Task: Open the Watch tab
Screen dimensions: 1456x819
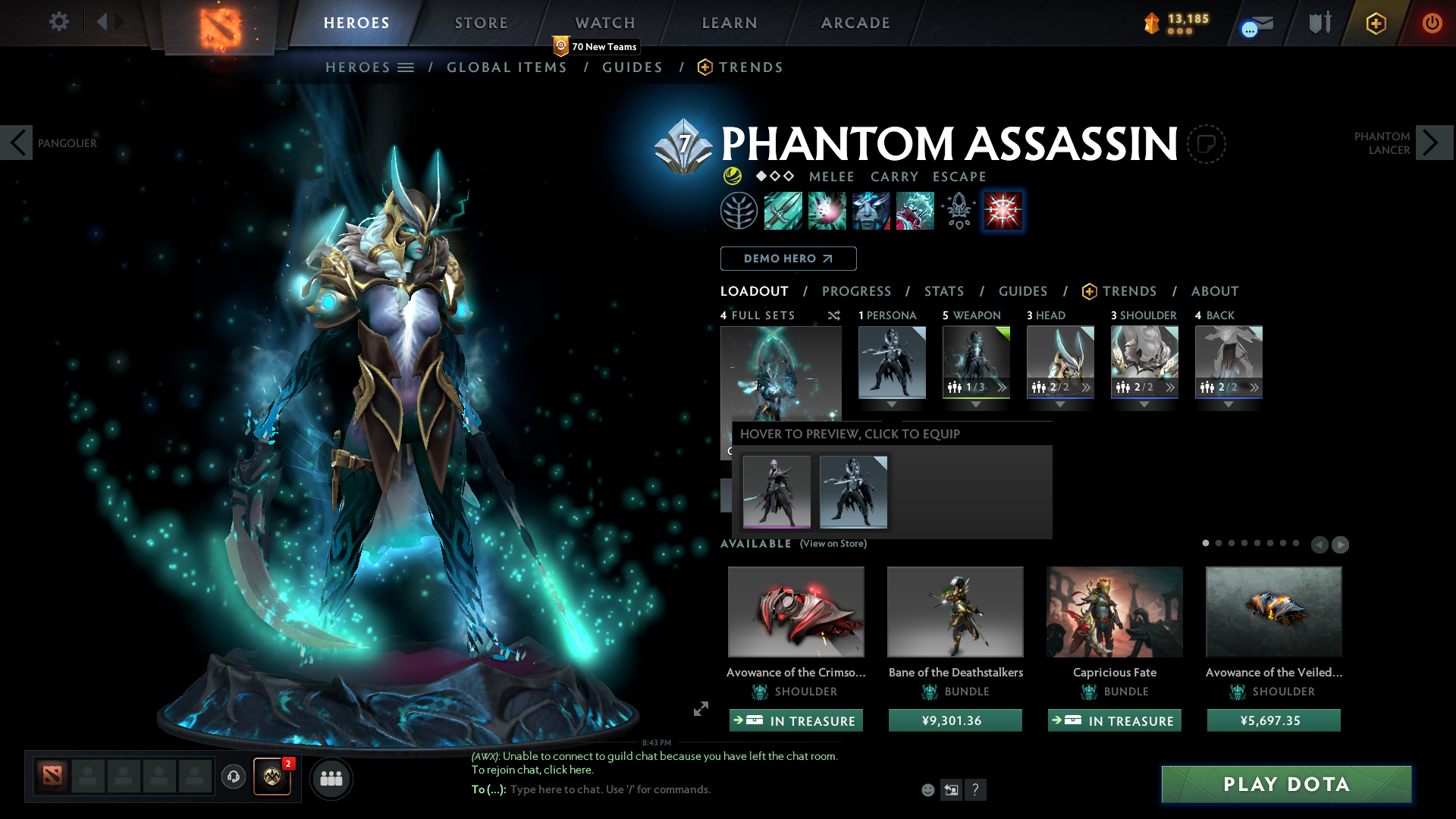Action: pos(605,23)
